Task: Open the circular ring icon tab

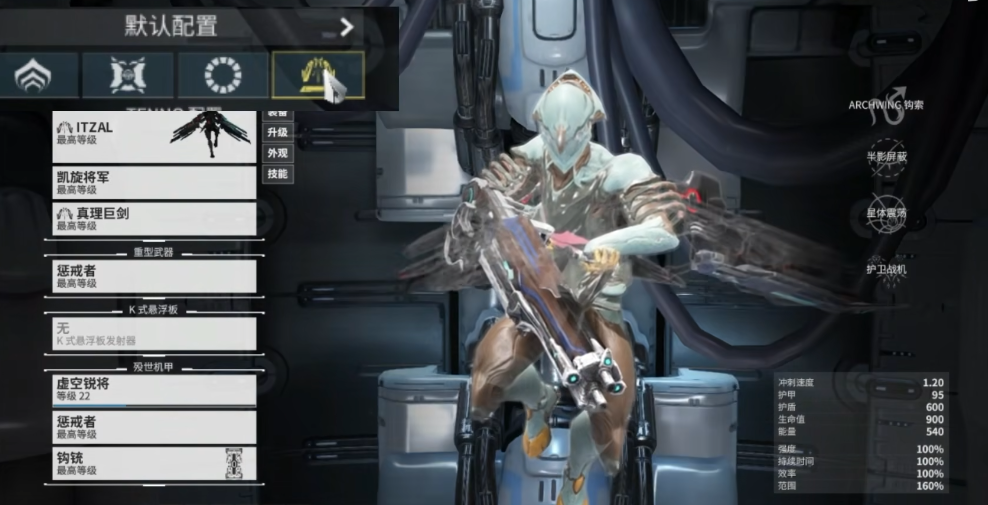Action: 222,76
